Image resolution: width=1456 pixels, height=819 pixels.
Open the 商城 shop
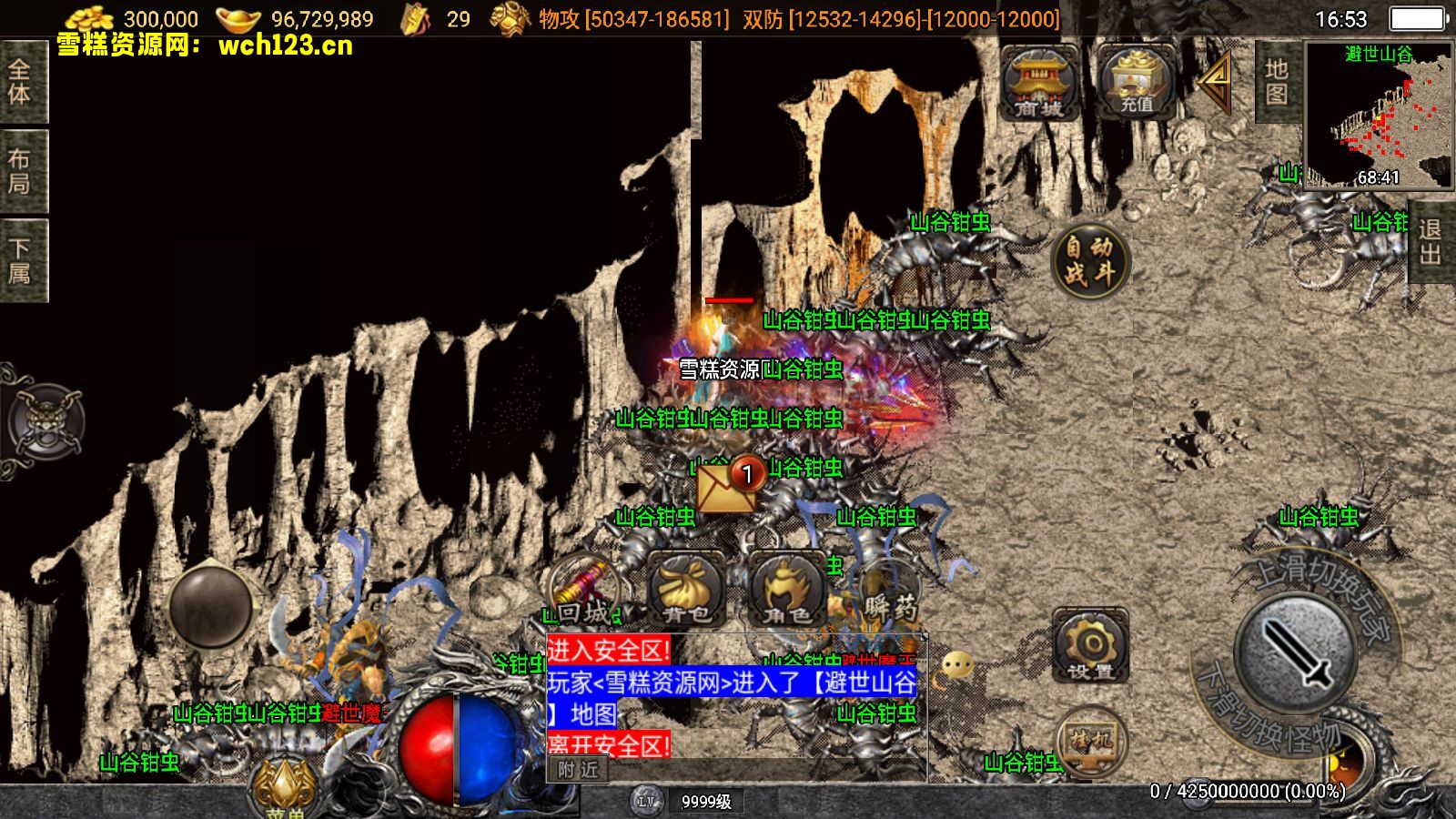(1039, 82)
